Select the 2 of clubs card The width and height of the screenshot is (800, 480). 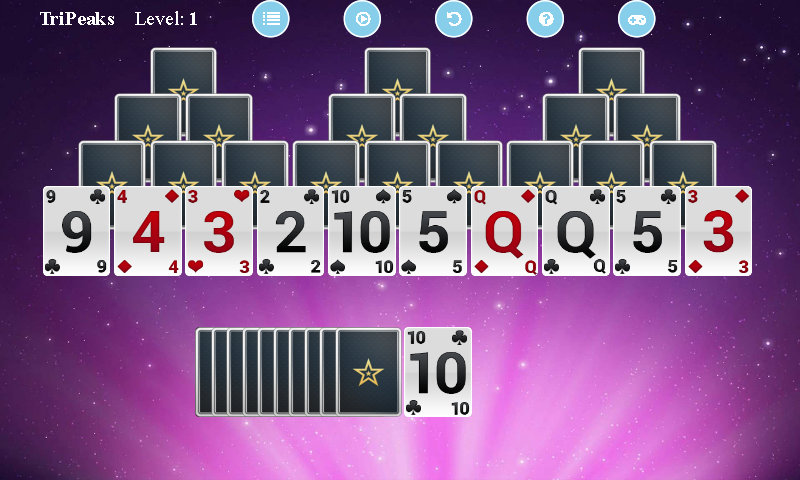pos(290,232)
